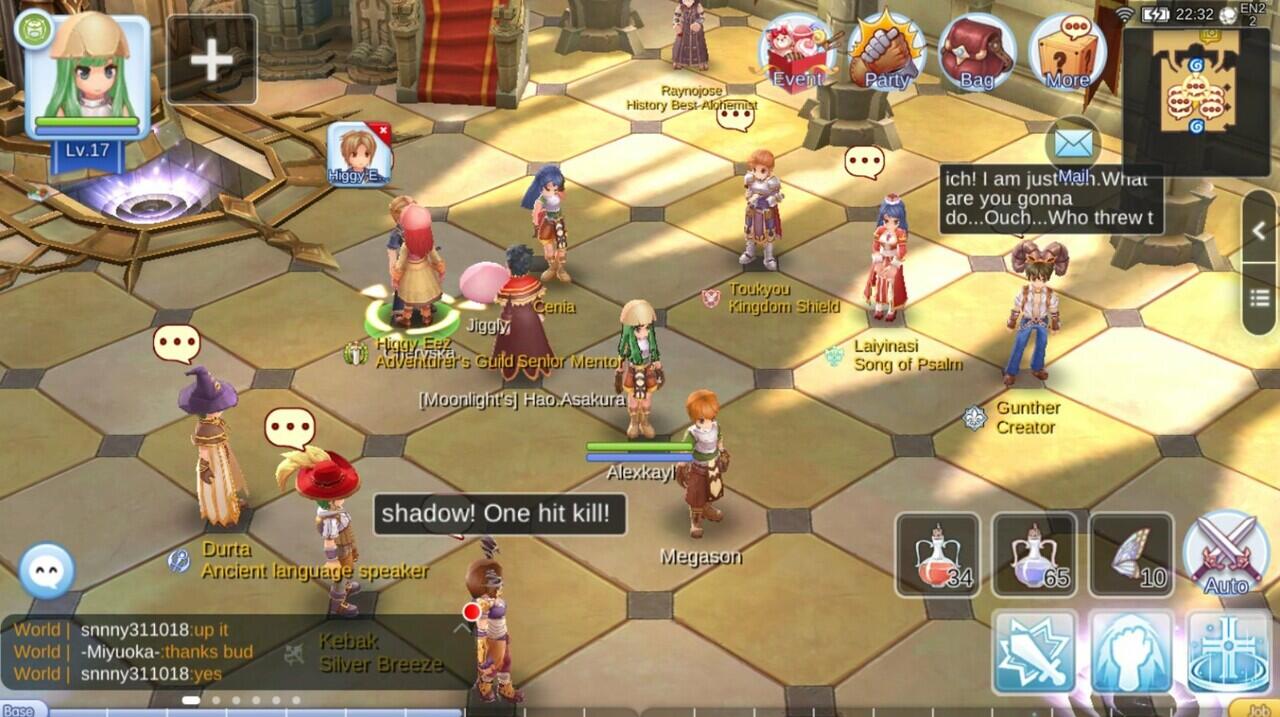Check the Mail envelope icon
The width and height of the screenshot is (1280, 717).
click(x=1072, y=147)
